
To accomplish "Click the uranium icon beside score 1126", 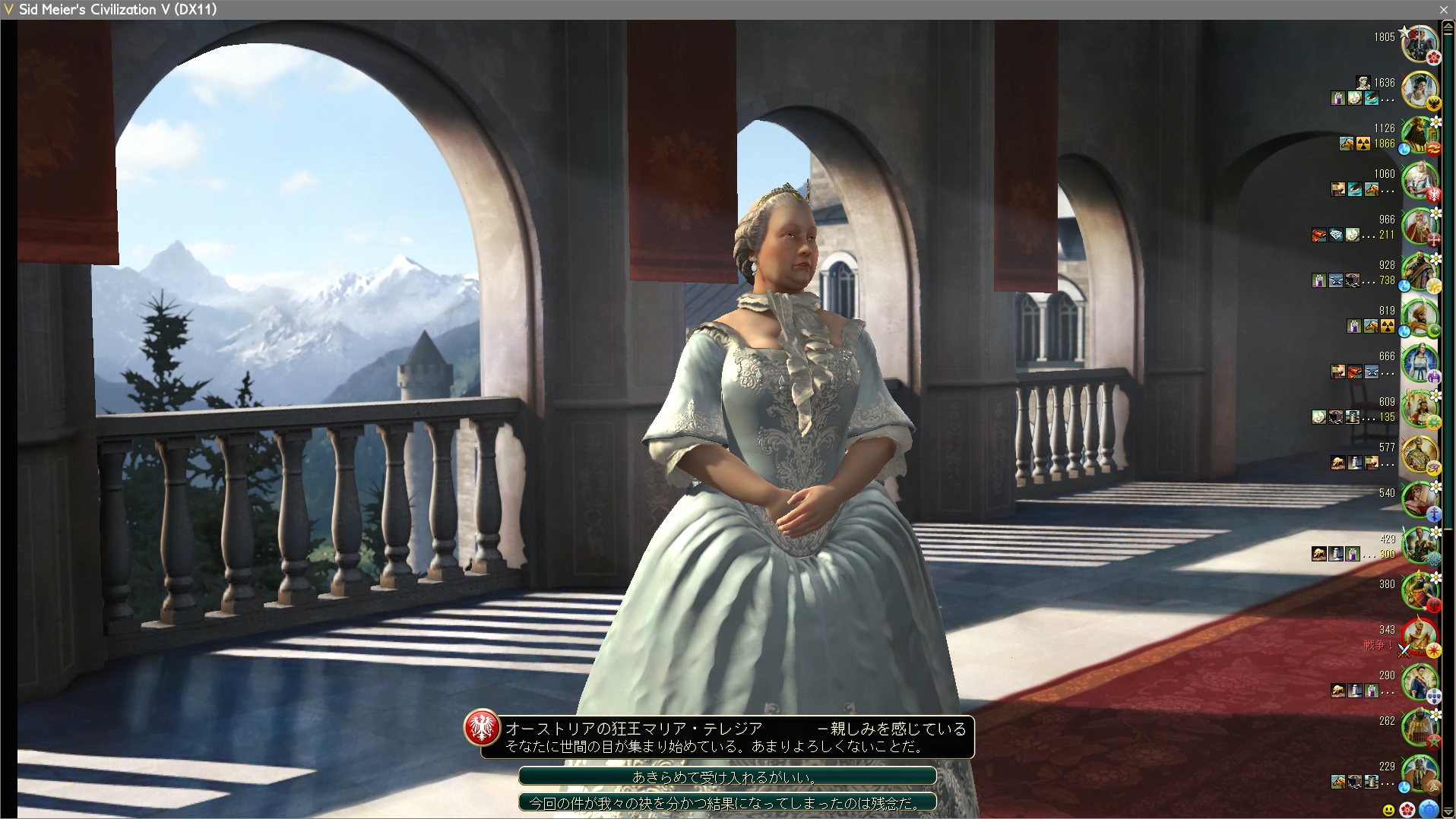I will (x=1363, y=144).
